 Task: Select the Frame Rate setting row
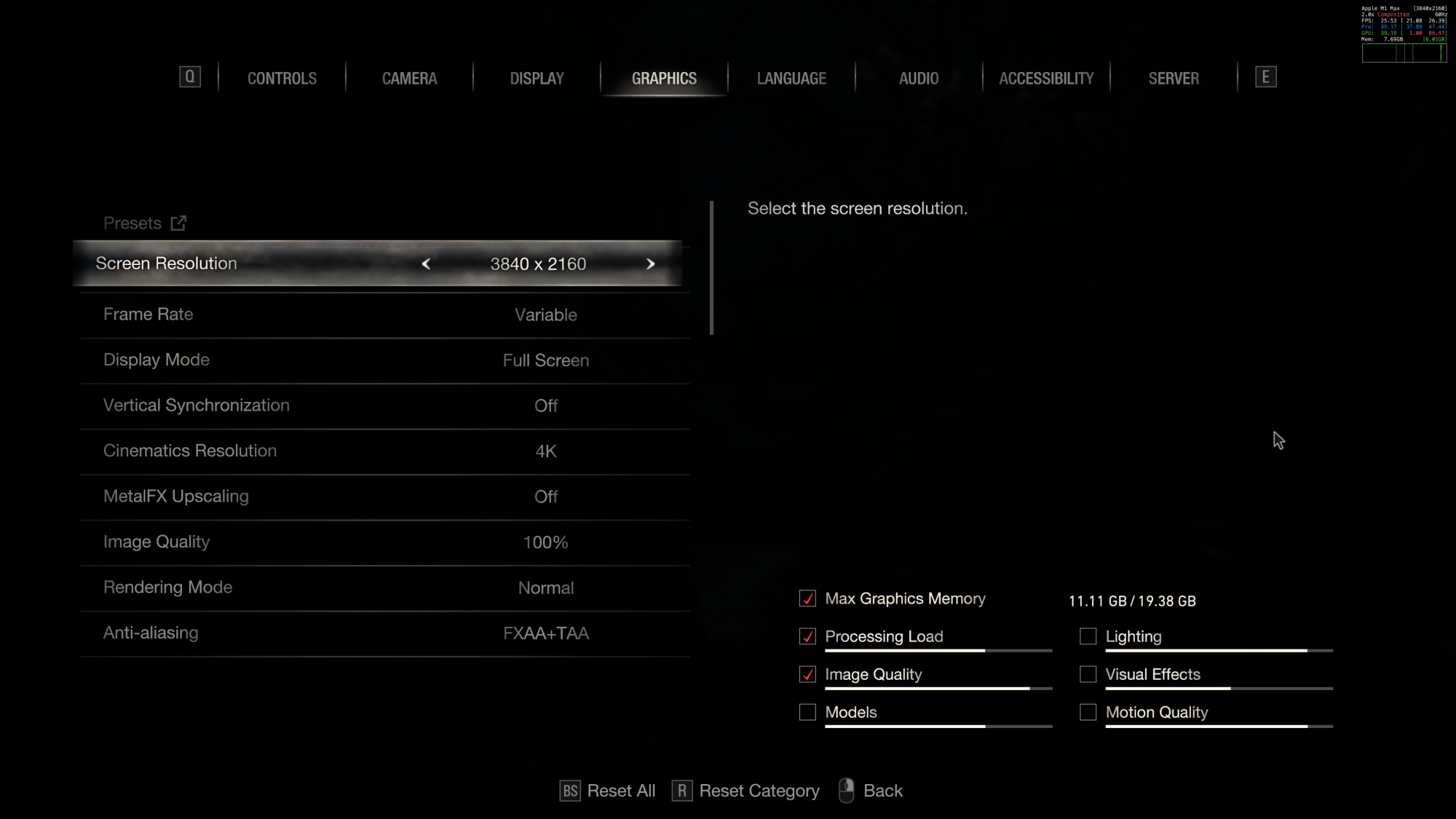(x=384, y=314)
